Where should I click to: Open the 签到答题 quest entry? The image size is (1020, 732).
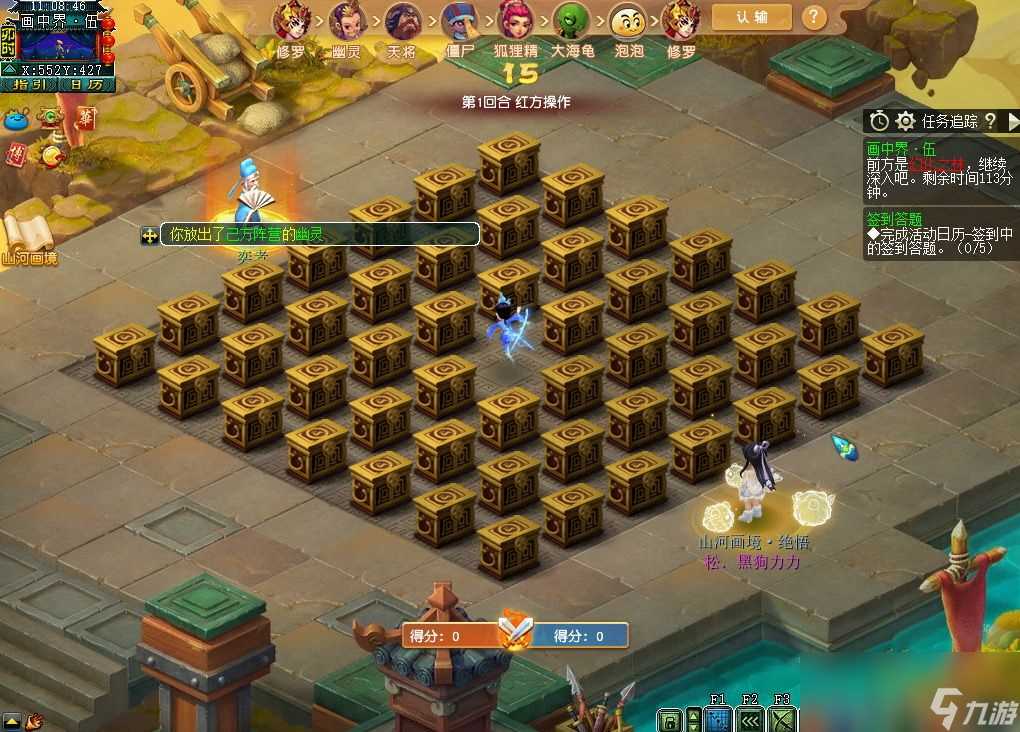(x=895, y=219)
